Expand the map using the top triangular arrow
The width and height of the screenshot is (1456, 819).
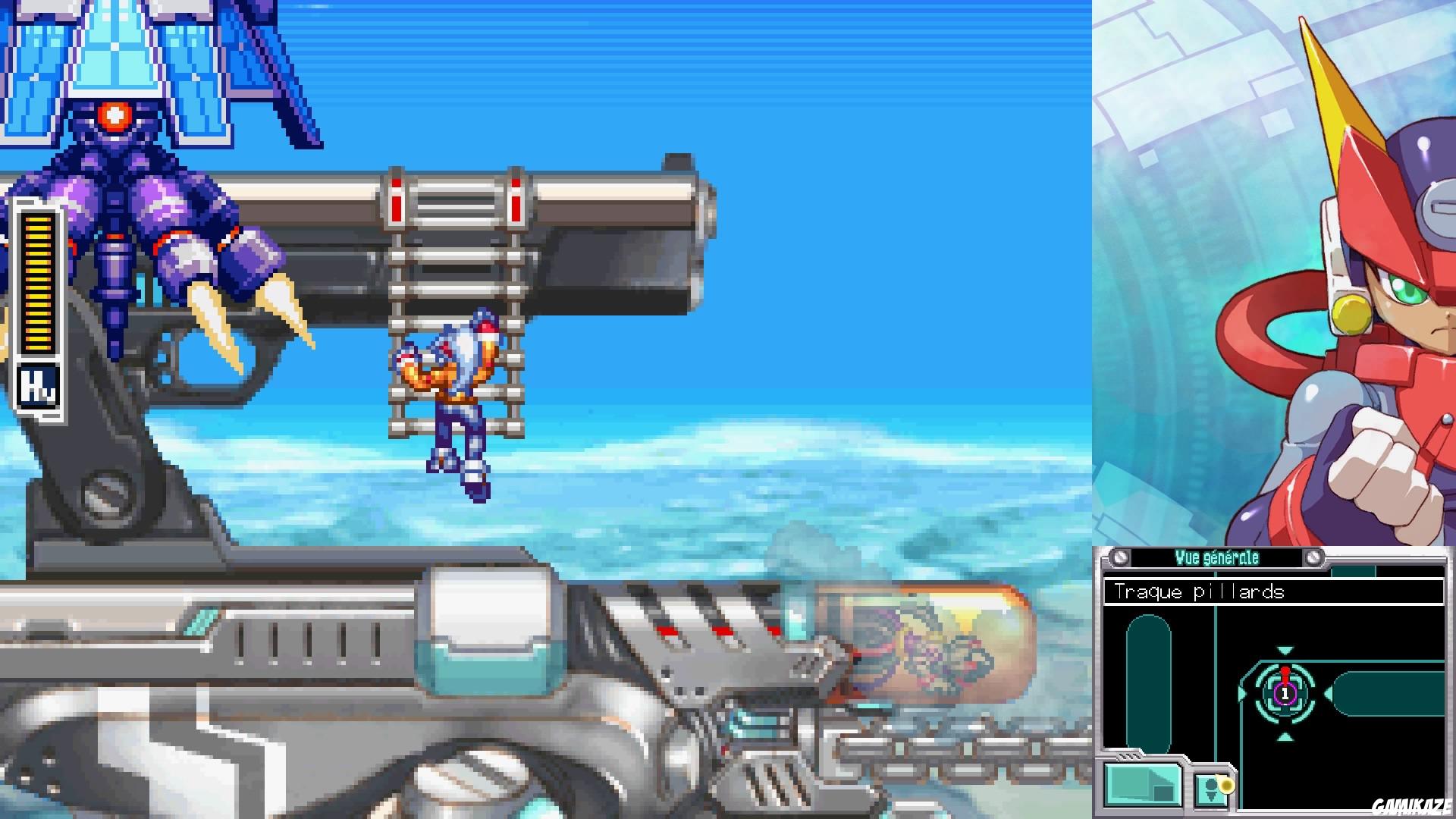tap(1283, 649)
